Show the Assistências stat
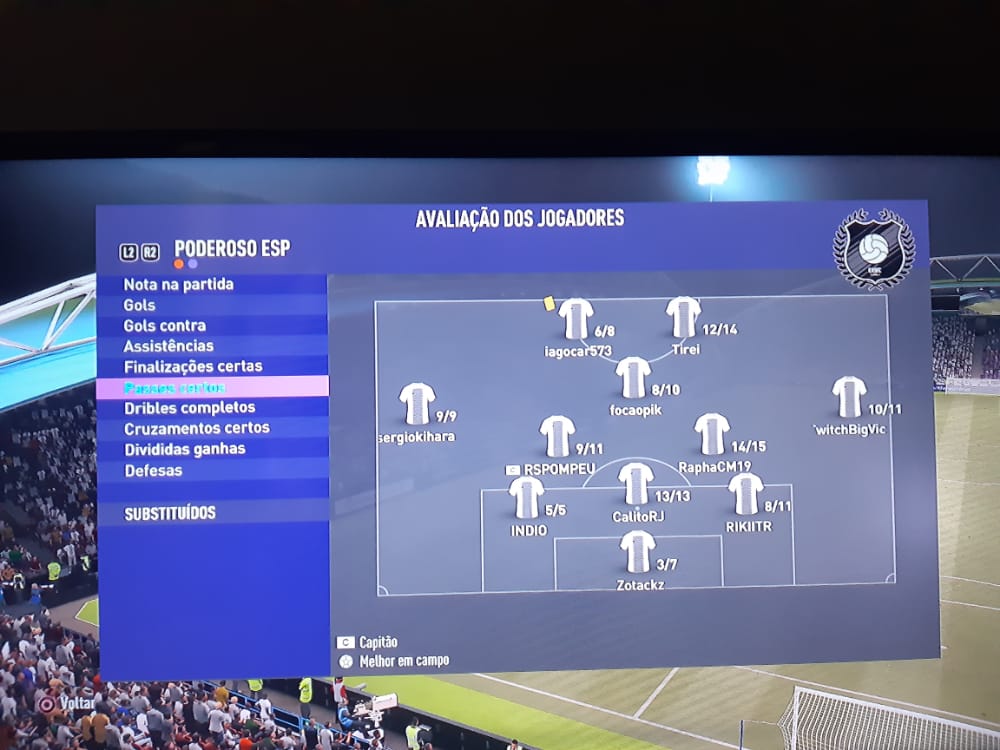This screenshot has height=750, width=1000. click(169, 346)
